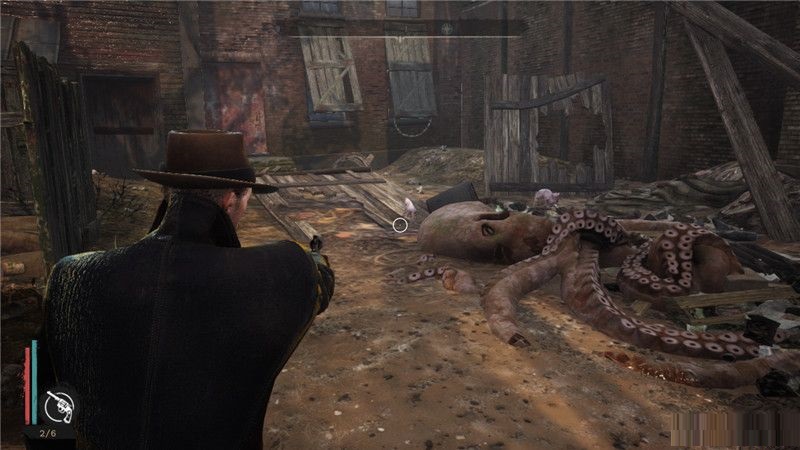This screenshot has height=450, width=800.
Task: Click the compass bar at top
Action: click(x=402, y=28)
